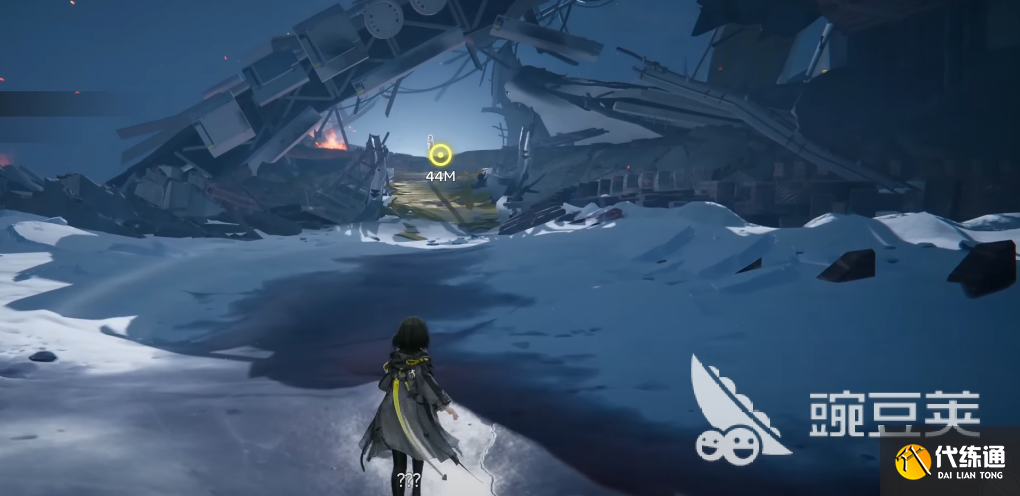
Task: Select the yellow objective waypoint marker
Action: tap(440, 155)
